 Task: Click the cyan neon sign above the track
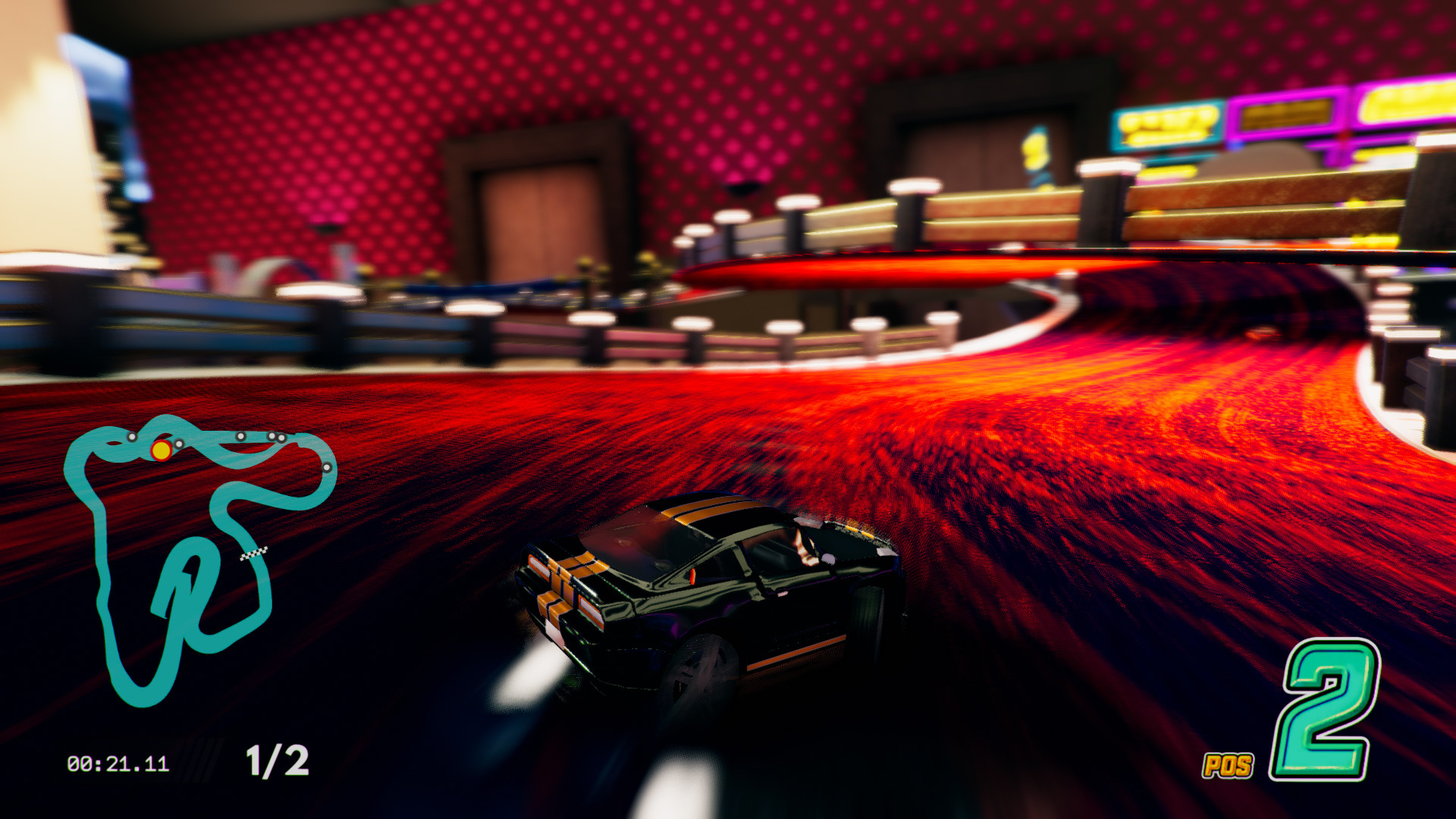click(1166, 125)
